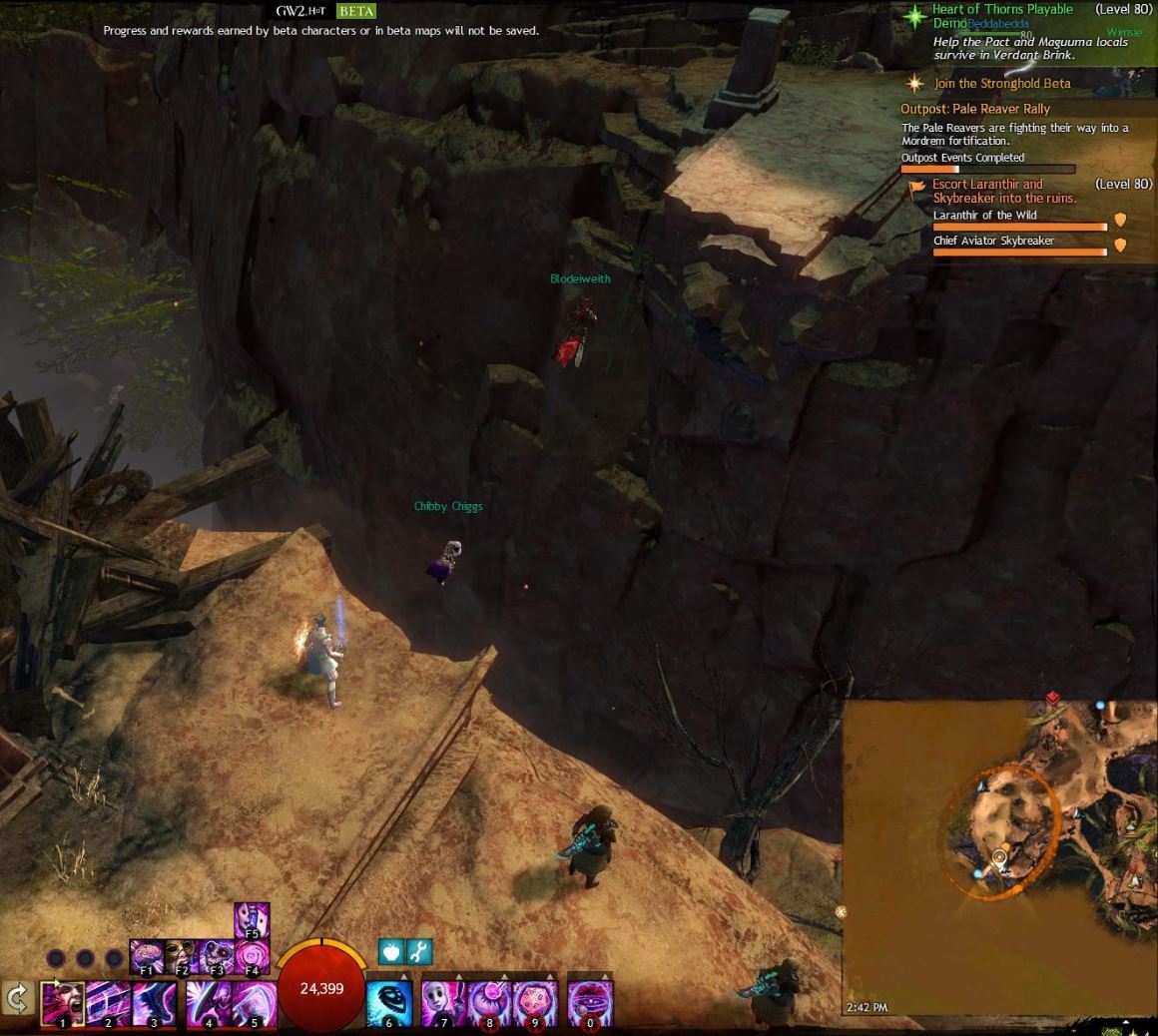
Task: Click the wrench utility buff icon
Action: click(419, 952)
